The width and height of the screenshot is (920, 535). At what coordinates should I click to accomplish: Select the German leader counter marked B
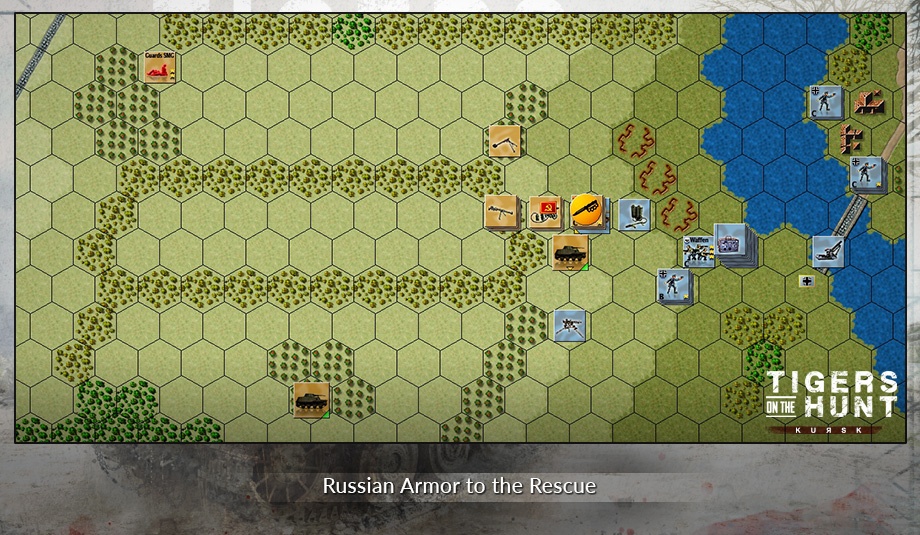pos(672,285)
